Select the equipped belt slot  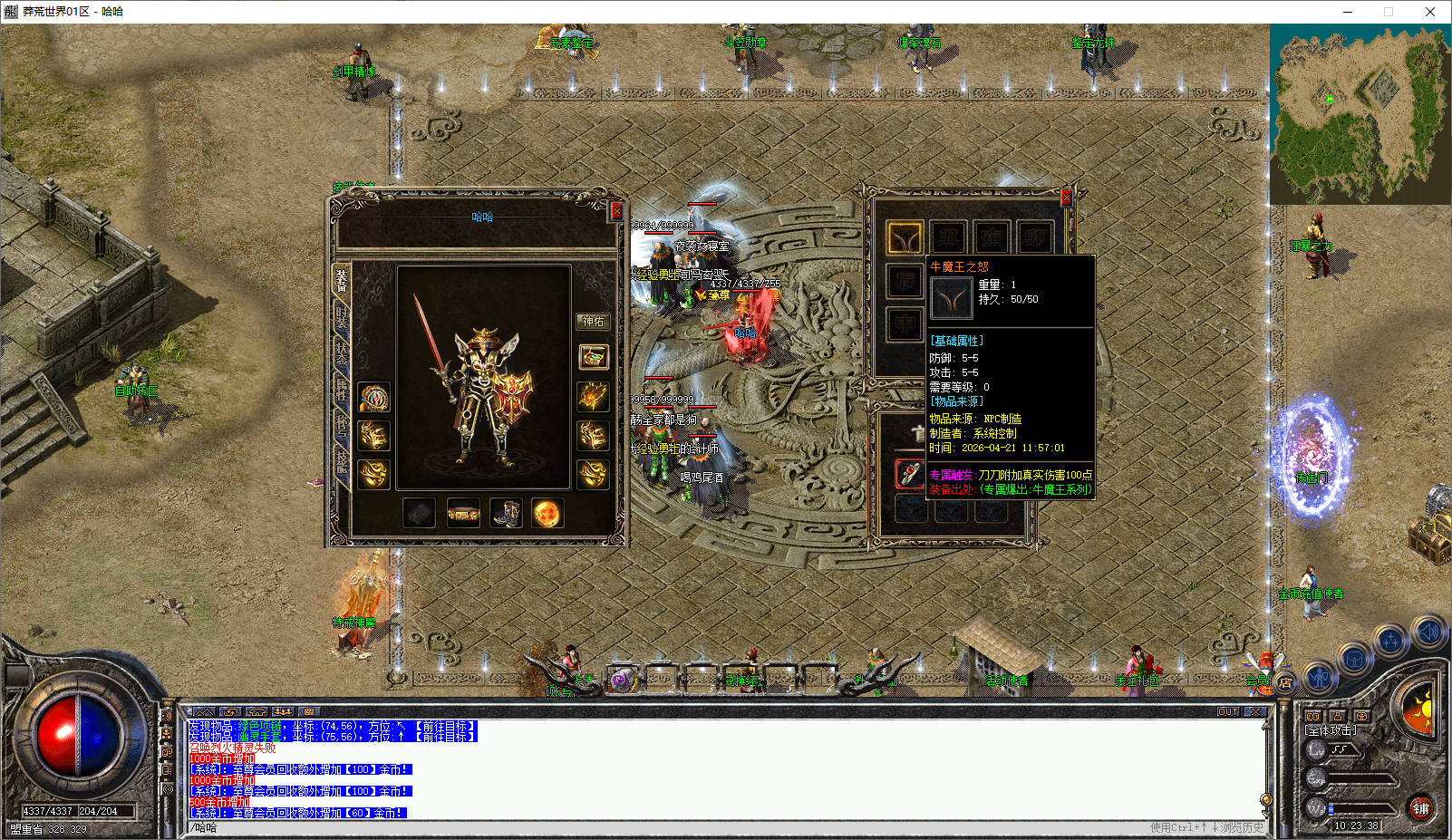click(x=462, y=513)
